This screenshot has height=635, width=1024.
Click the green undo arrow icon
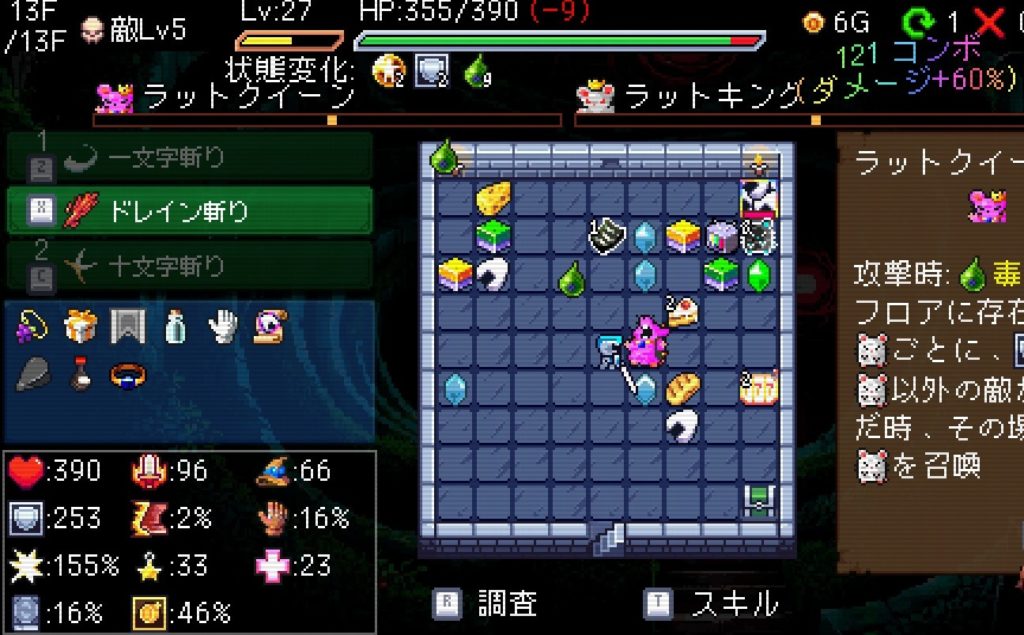click(915, 22)
